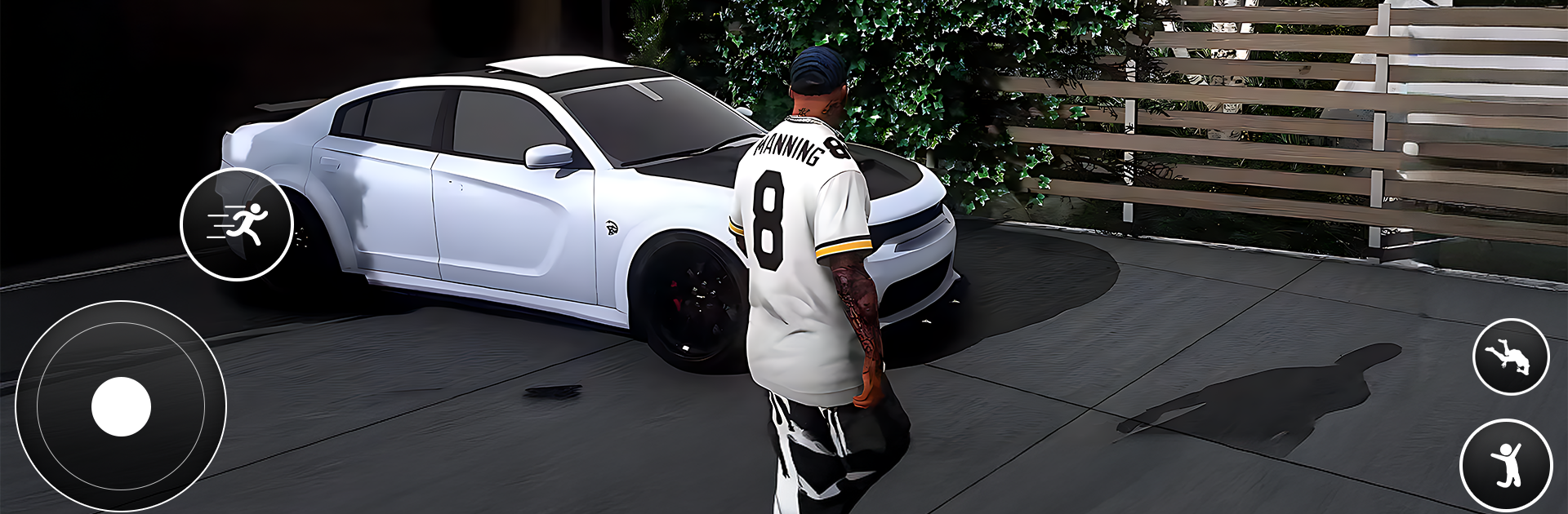Hit the jump button with jumping figure
The width and height of the screenshot is (1568, 514).
[1506, 466]
